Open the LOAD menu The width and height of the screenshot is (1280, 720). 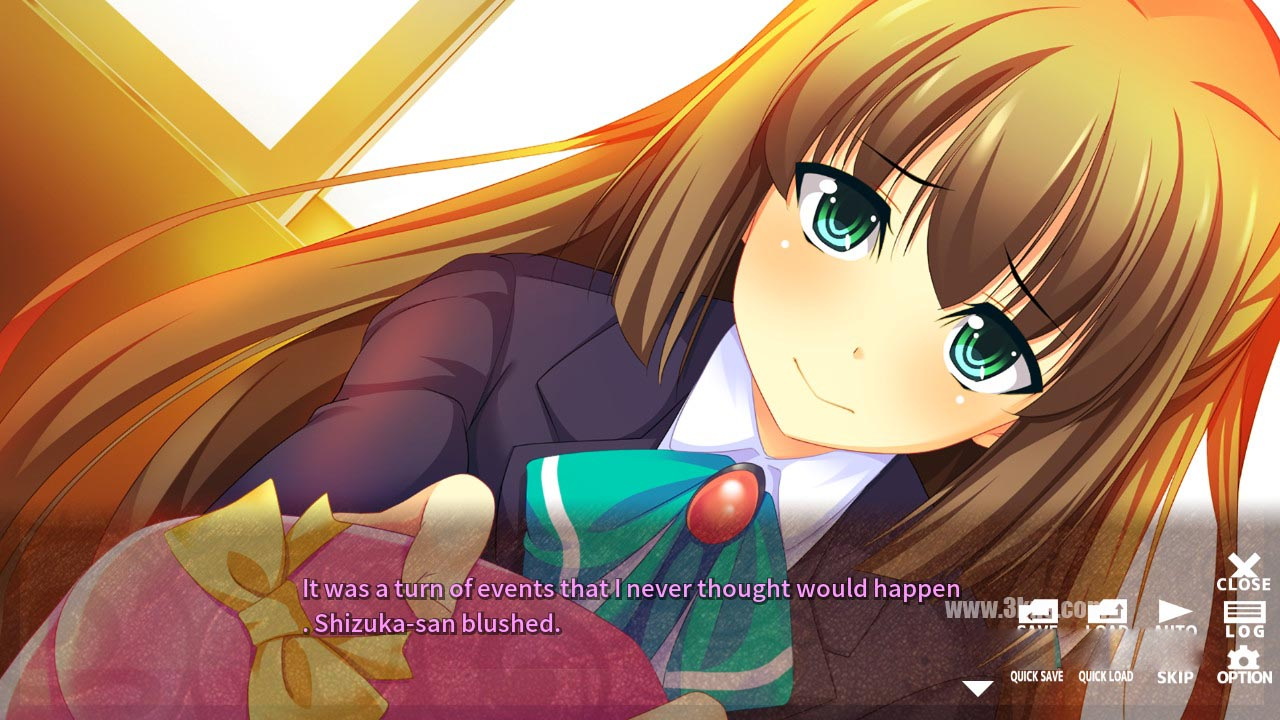[1106, 616]
